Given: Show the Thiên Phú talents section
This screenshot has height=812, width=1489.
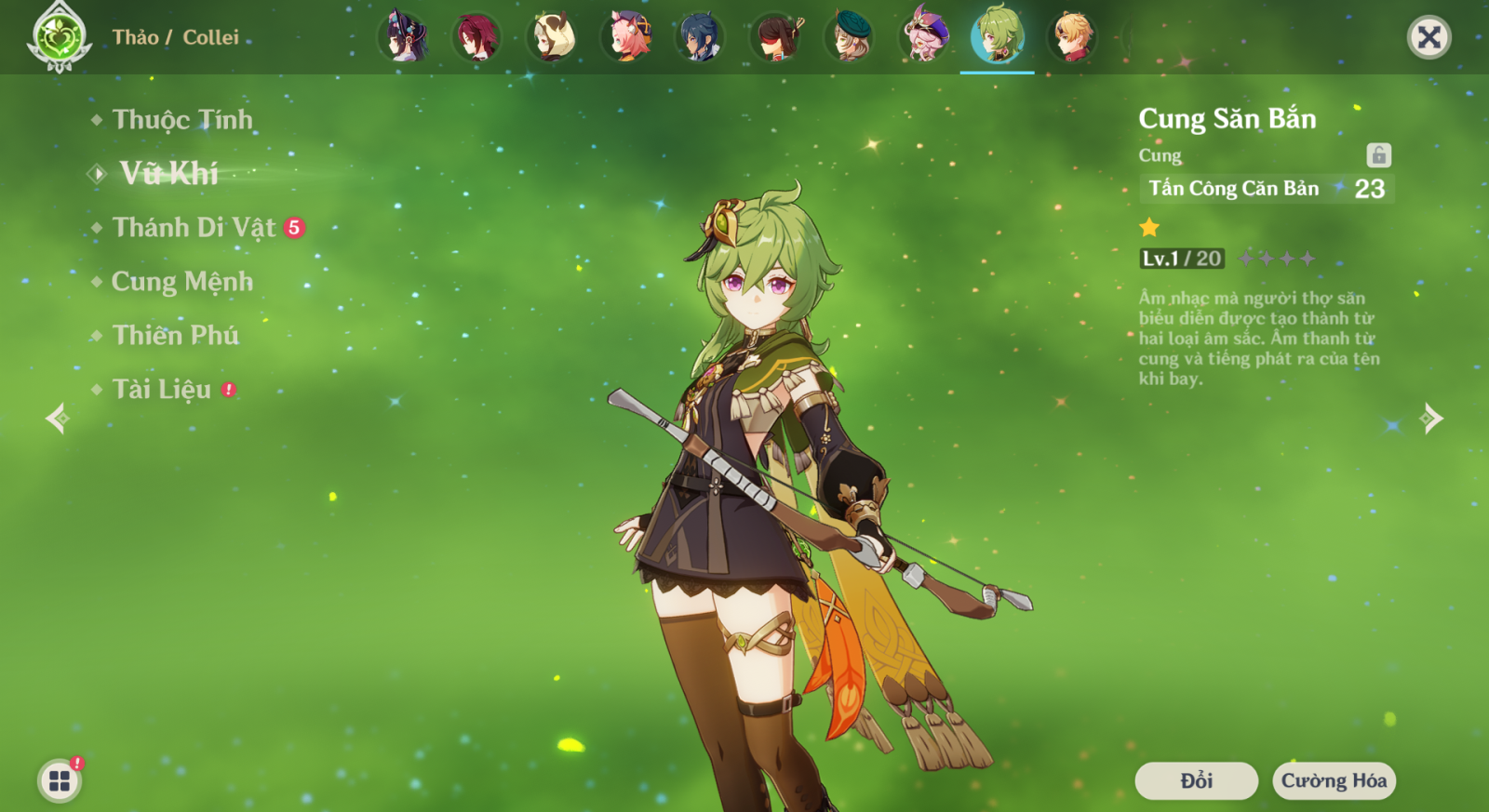Looking at the screenshot, I should click(x=176, y=336).
